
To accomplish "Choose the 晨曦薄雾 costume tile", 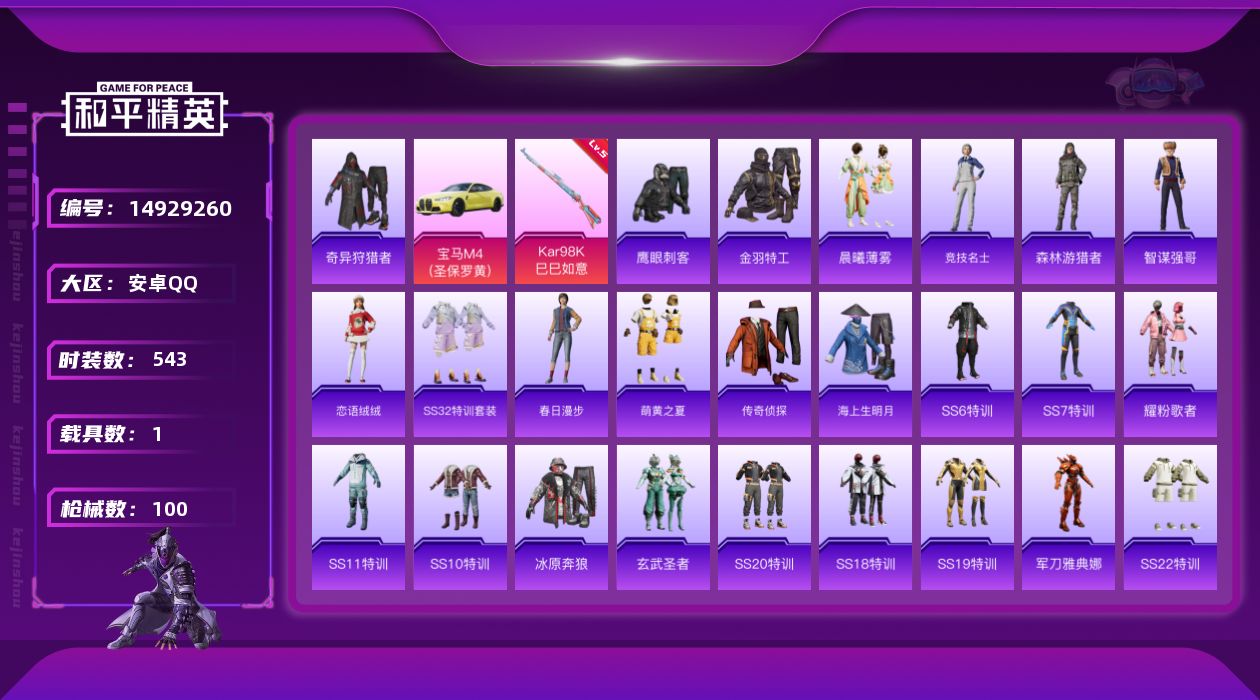I will click(x=865, y=210).
